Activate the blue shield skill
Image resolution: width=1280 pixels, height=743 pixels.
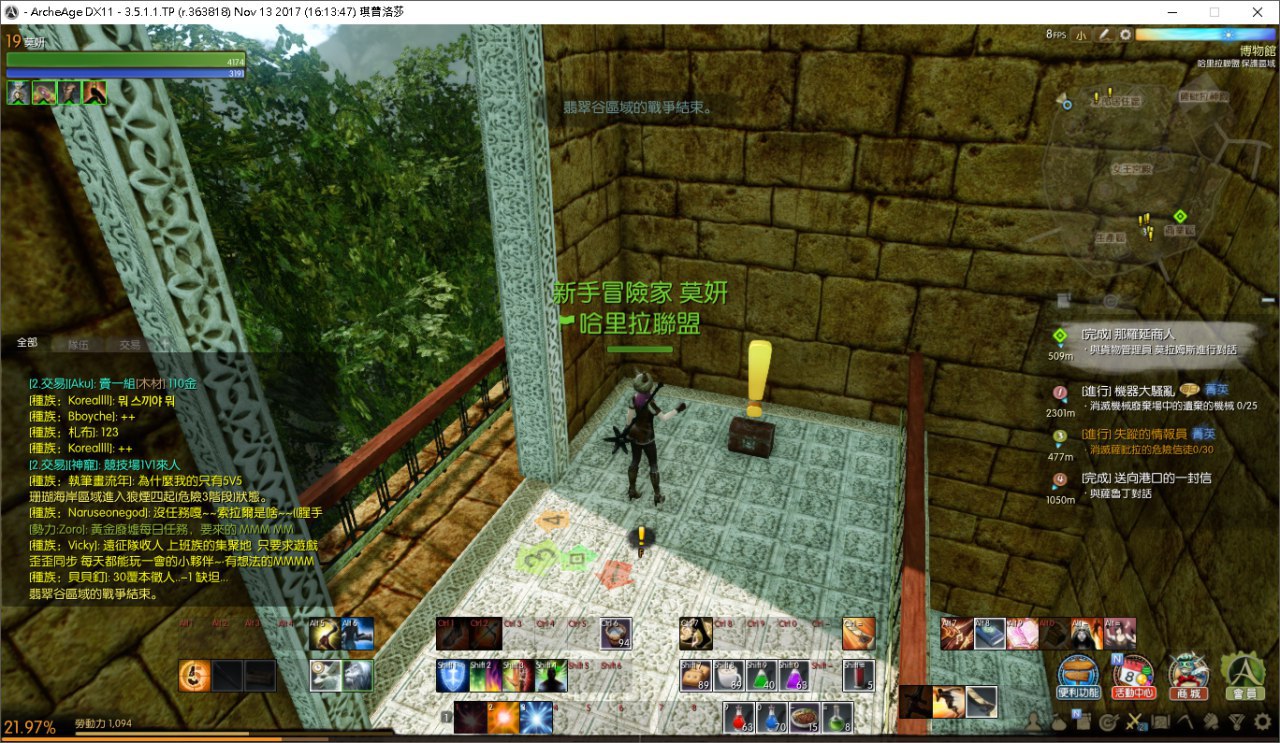point(452,676)
